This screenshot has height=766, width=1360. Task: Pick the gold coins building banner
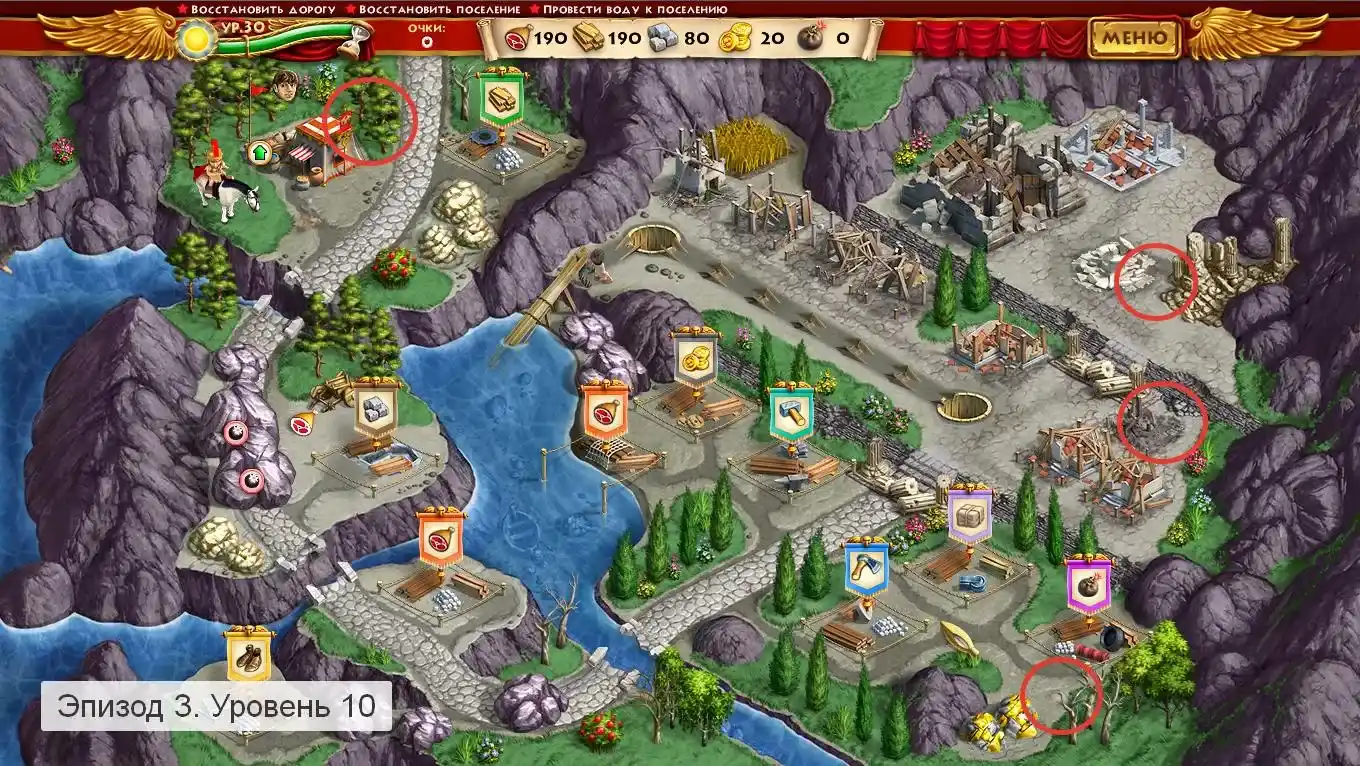[x=696, y=356]
